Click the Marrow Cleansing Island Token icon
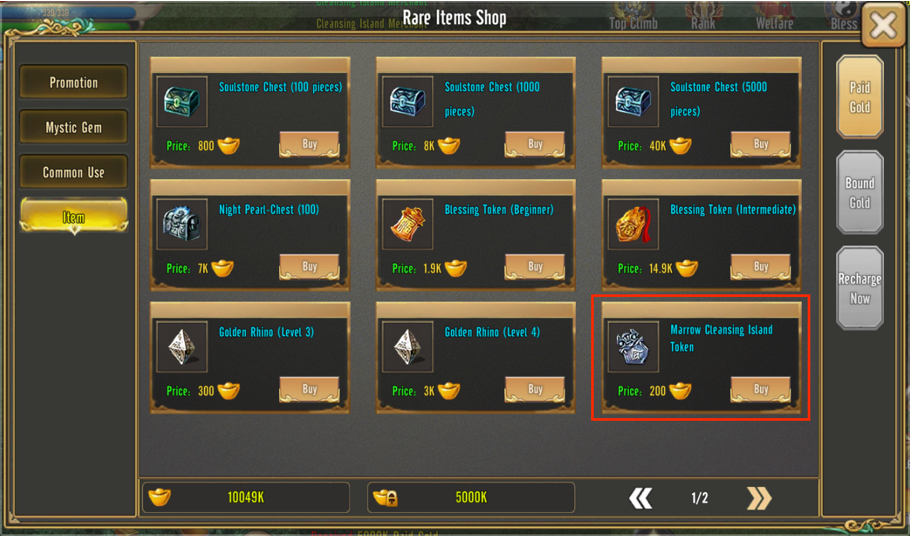Screen dimensions: 910x536 (x=634, y=346)
